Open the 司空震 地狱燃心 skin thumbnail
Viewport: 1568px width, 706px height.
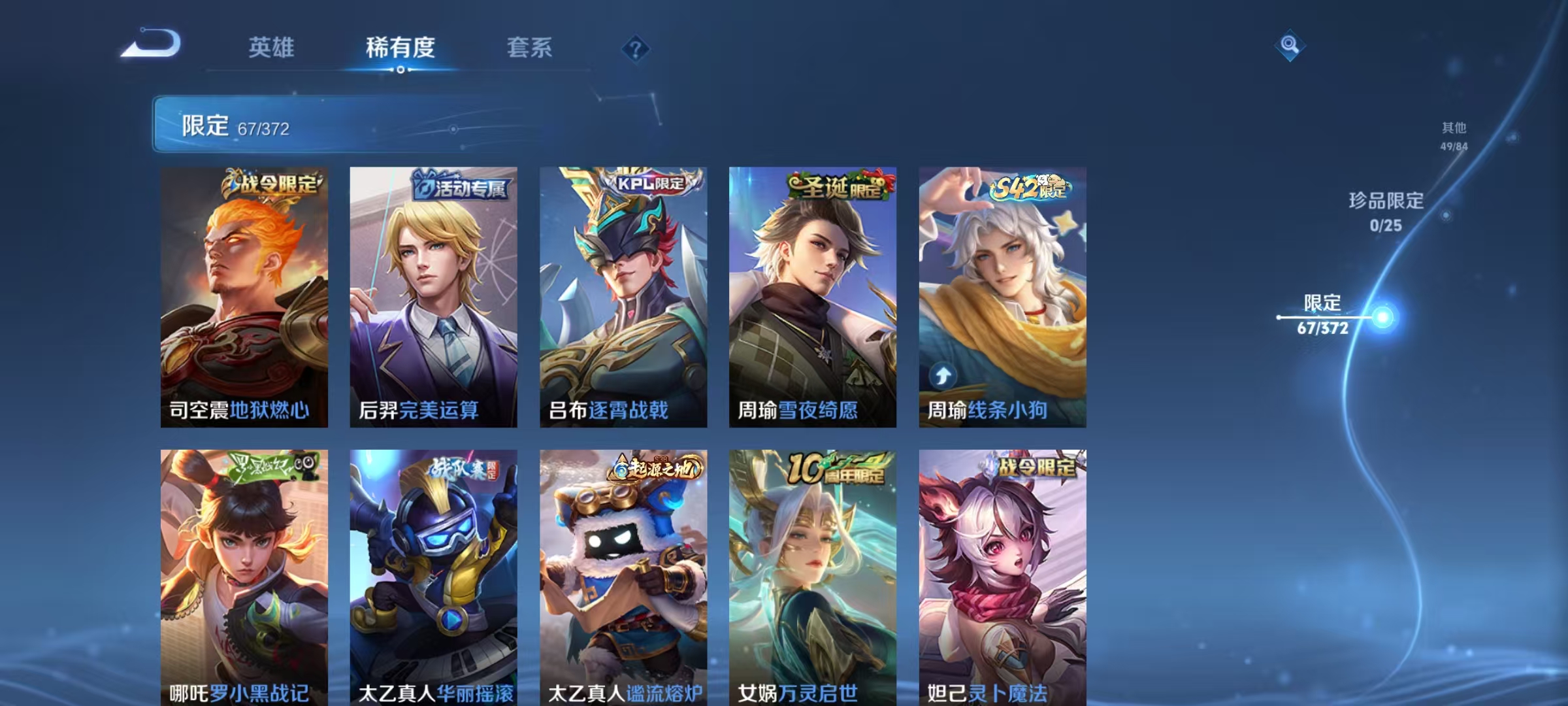coord(244,294)
